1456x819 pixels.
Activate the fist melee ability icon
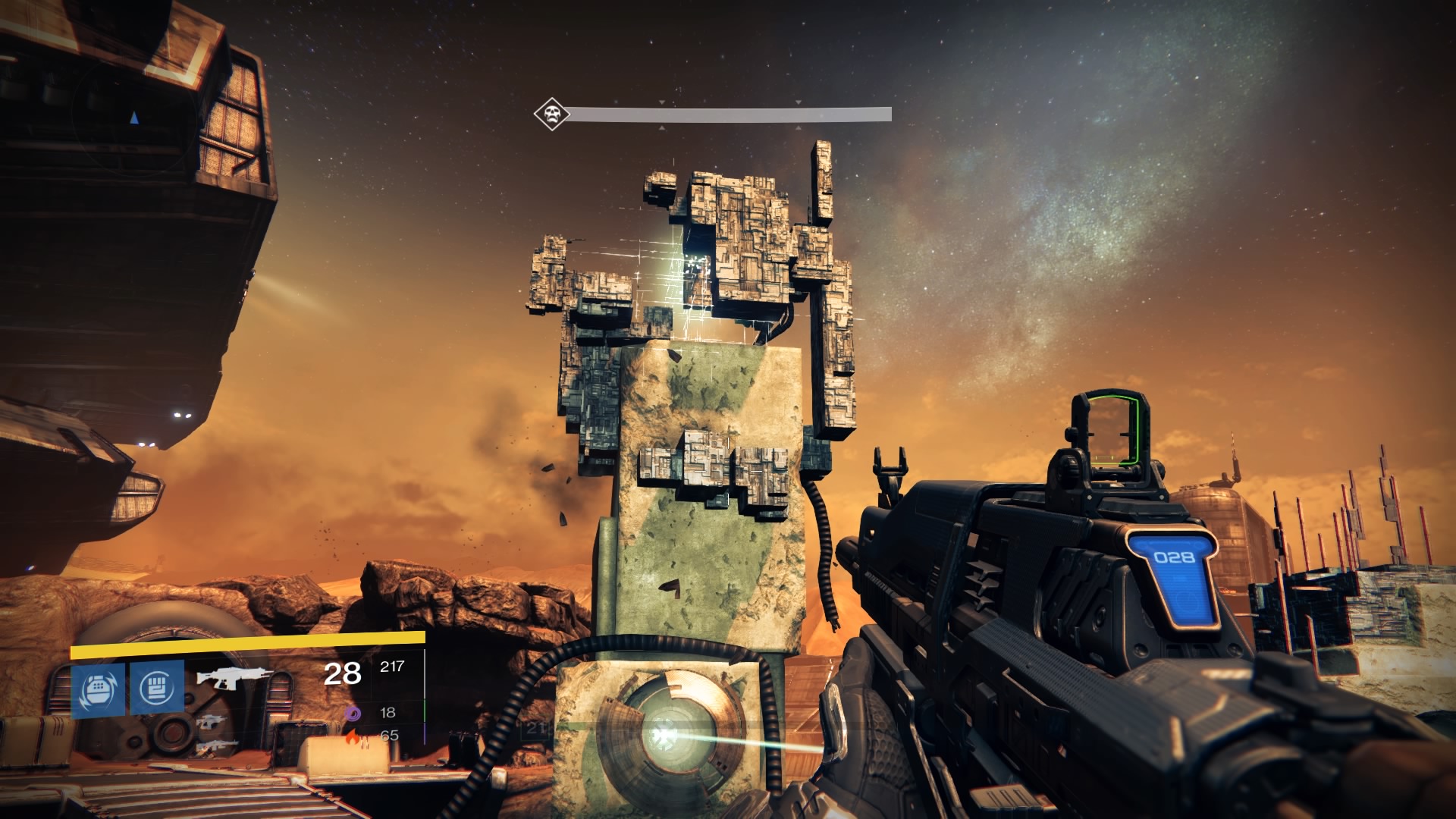pyautogui.click(x=157, y=687)
